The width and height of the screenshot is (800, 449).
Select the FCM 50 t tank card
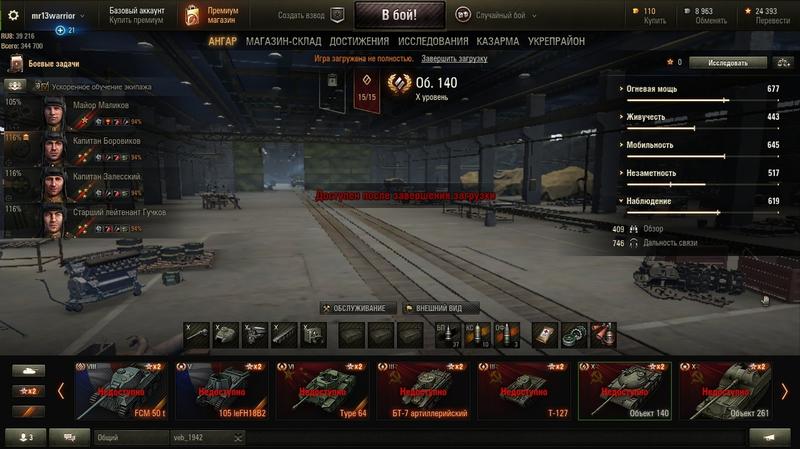click(x=120, y=390)
